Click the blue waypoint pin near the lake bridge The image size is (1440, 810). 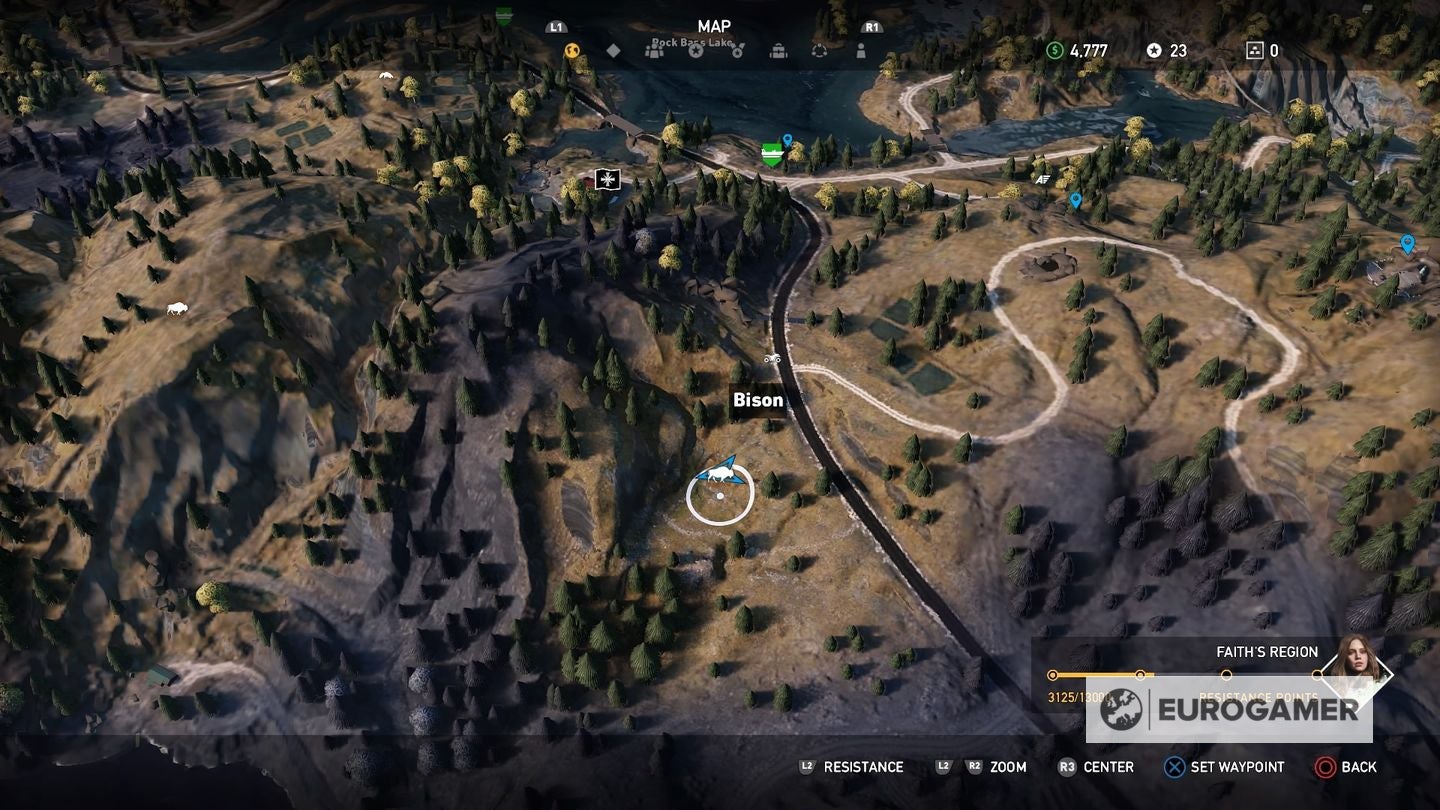(786, 140)
